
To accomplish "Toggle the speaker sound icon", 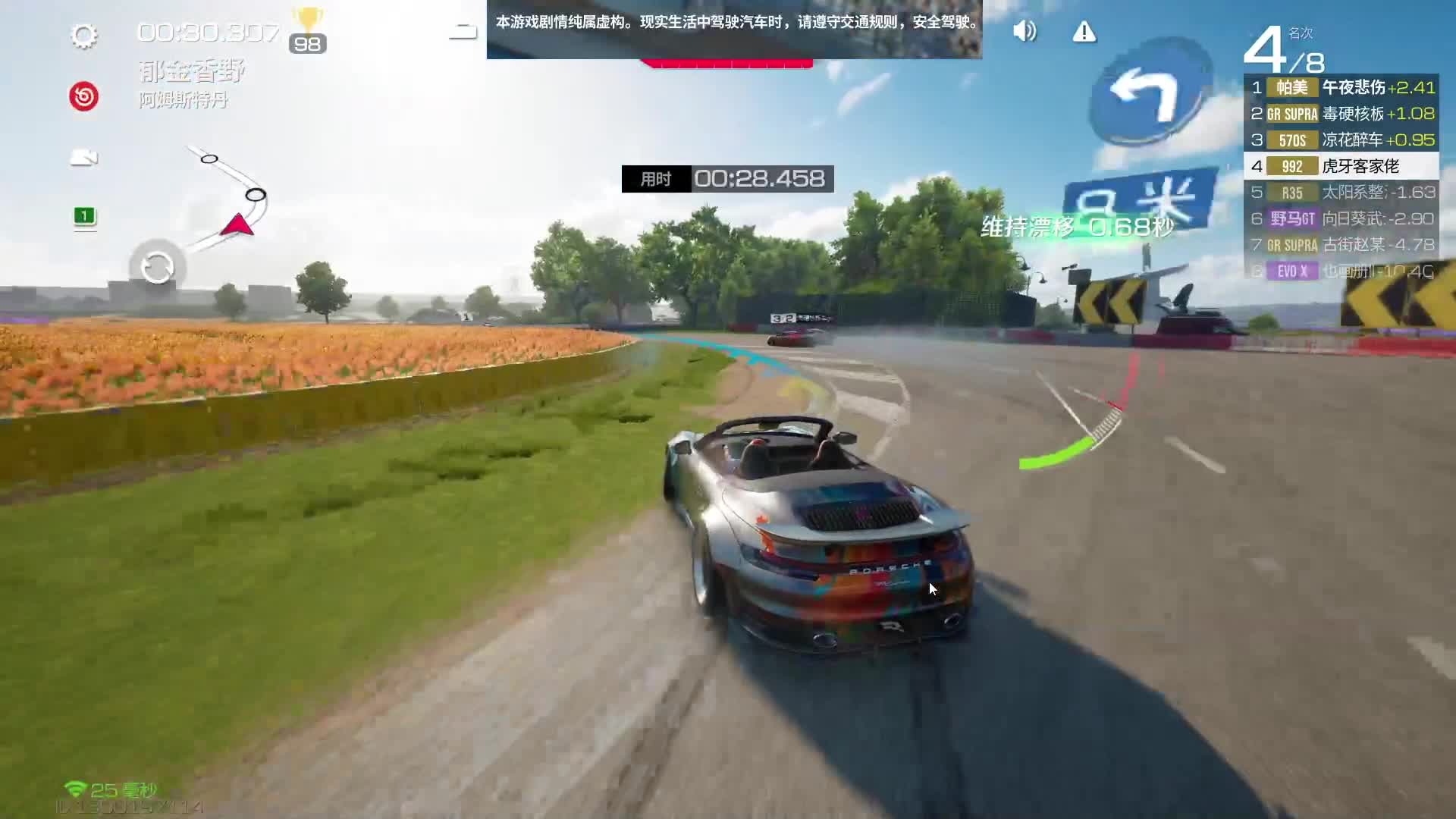I will point(1024,31).
